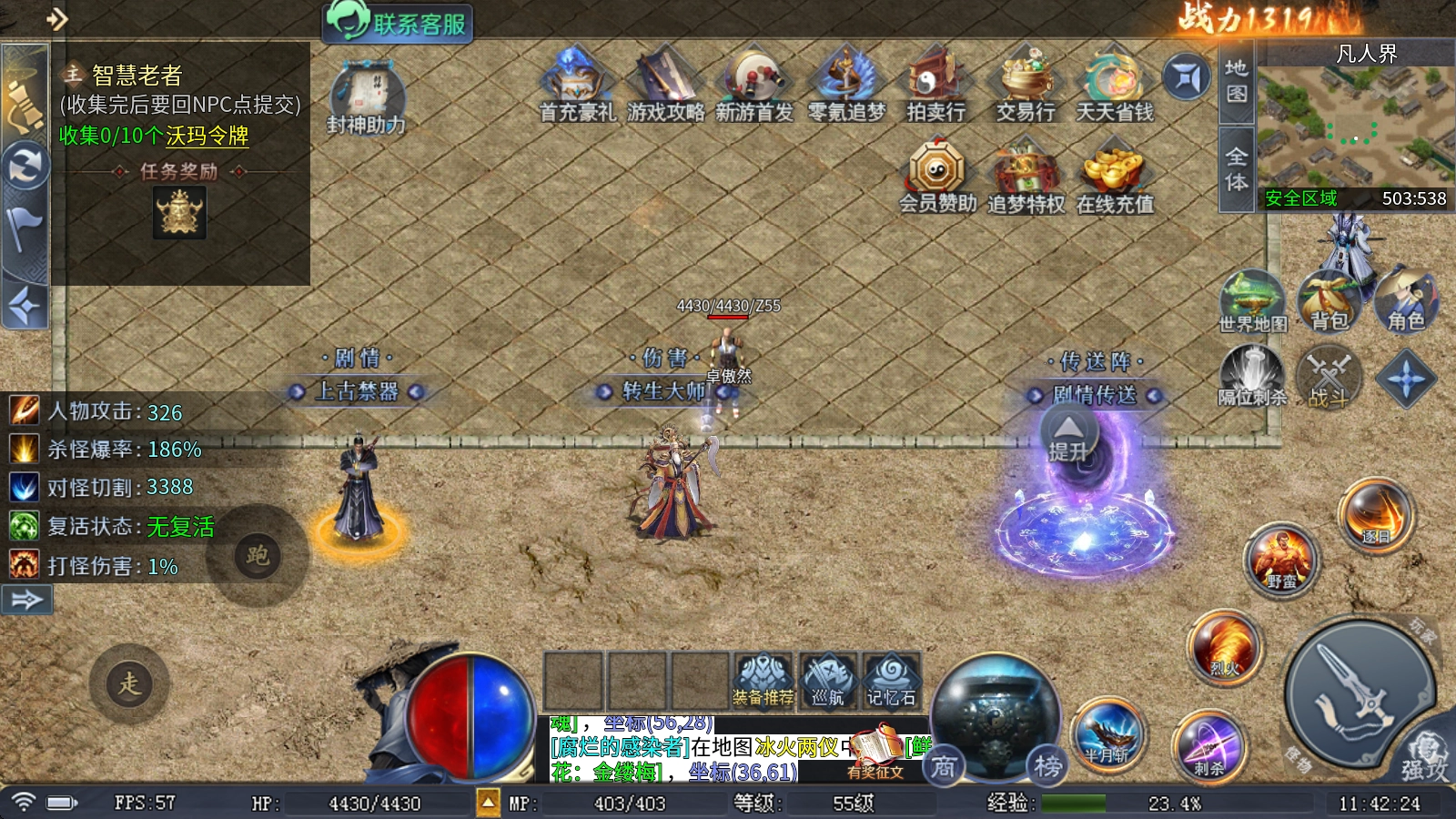Activate the 烈火 fire skill
Image resolution: width=1456 pixels, height=819 pixels.
1225,648
